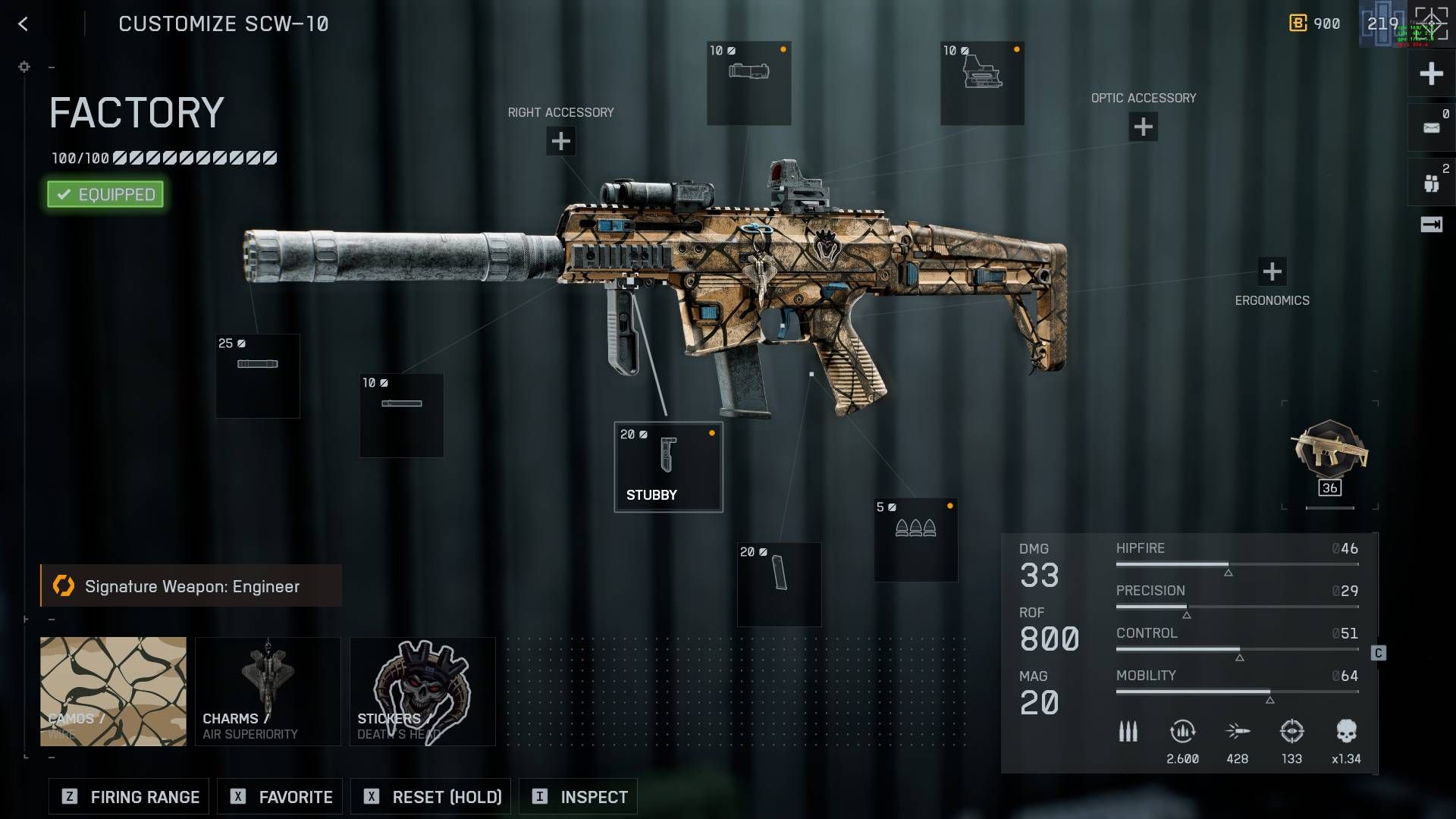Screen dimensions: 1456x819
Task: Expand the Ergonomics attachment slot
Action: point(1272,269)
